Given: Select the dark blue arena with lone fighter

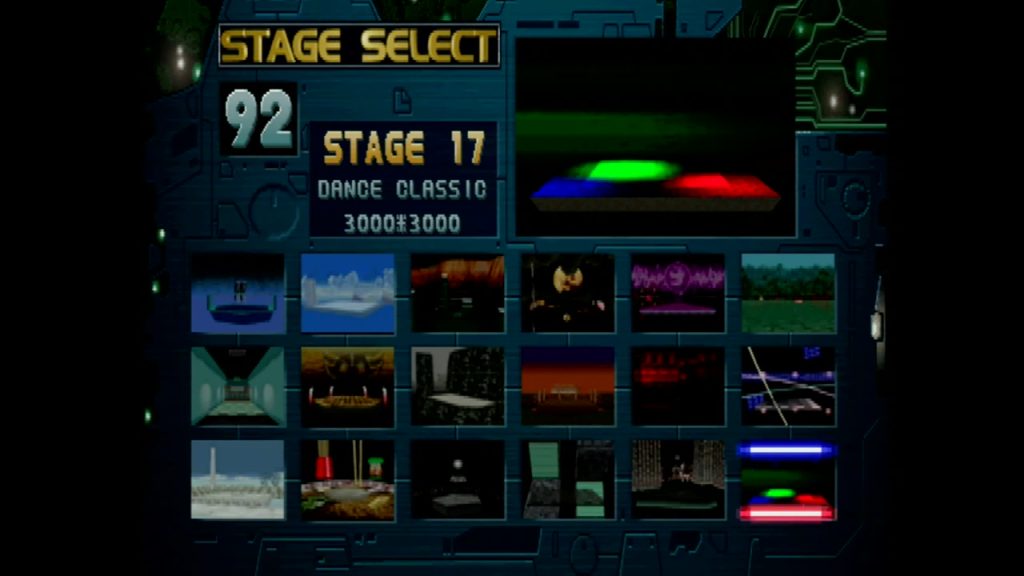Looking at the screenshot, I should (238, 293).
